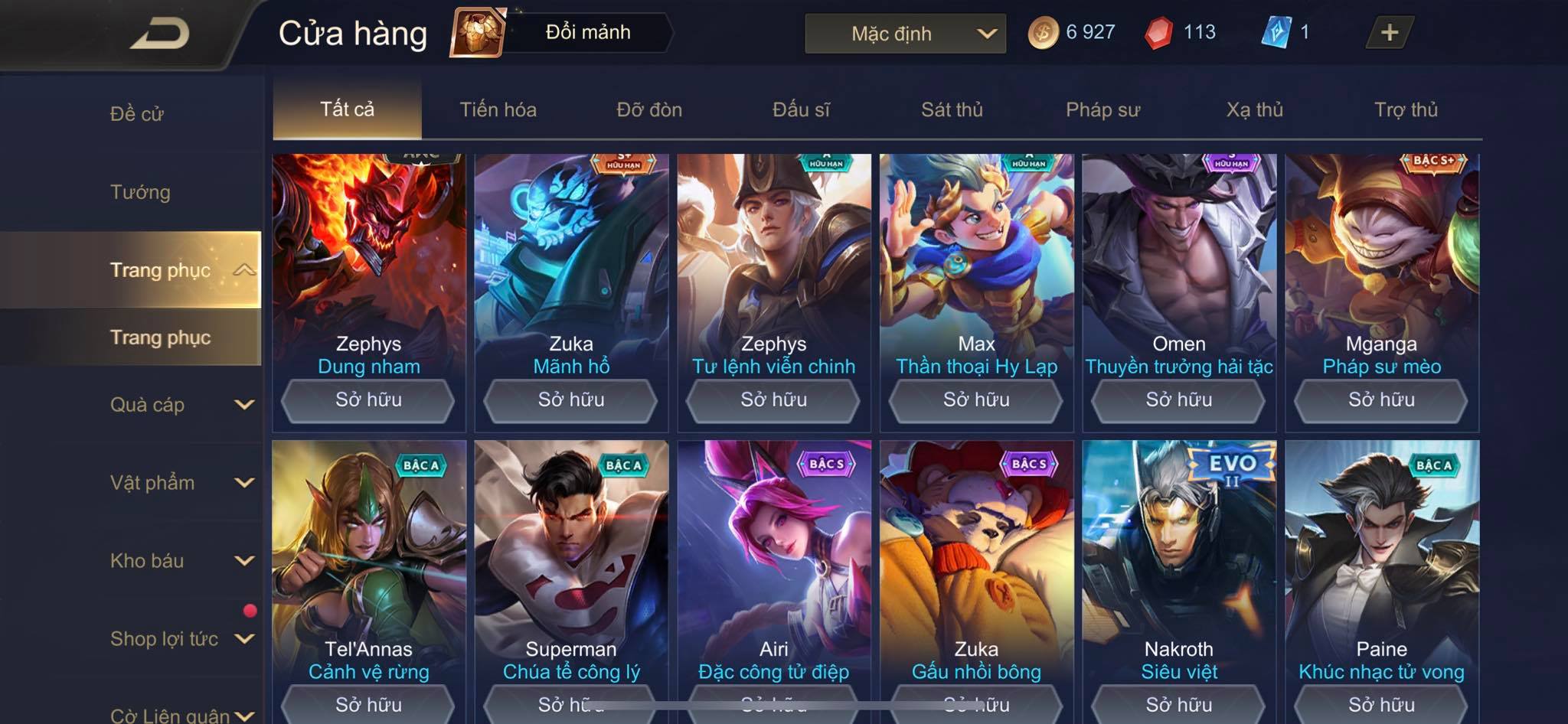Expand the Kho báu menu

pos(180,561)
